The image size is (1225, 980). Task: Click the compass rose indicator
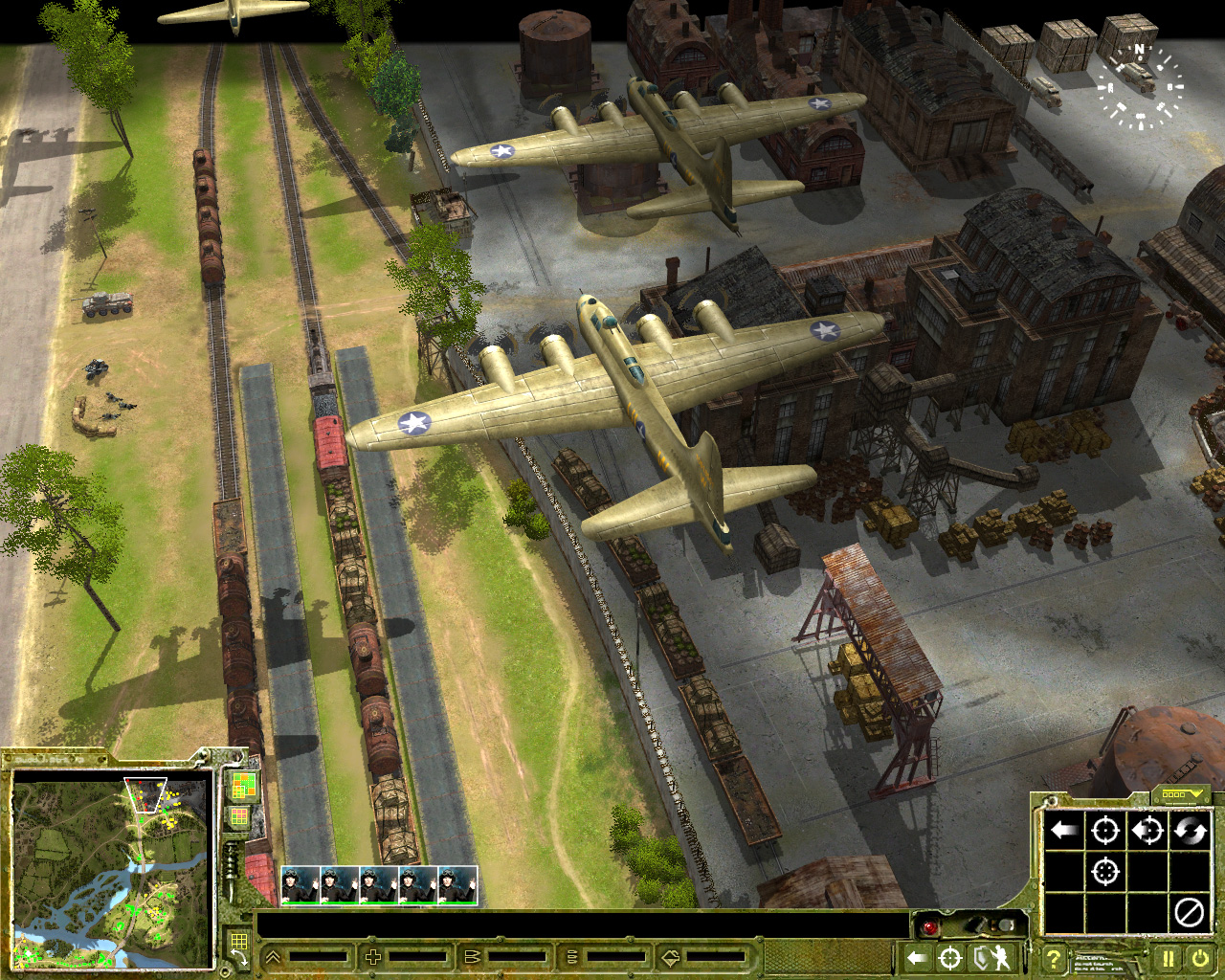[1140, 84]
